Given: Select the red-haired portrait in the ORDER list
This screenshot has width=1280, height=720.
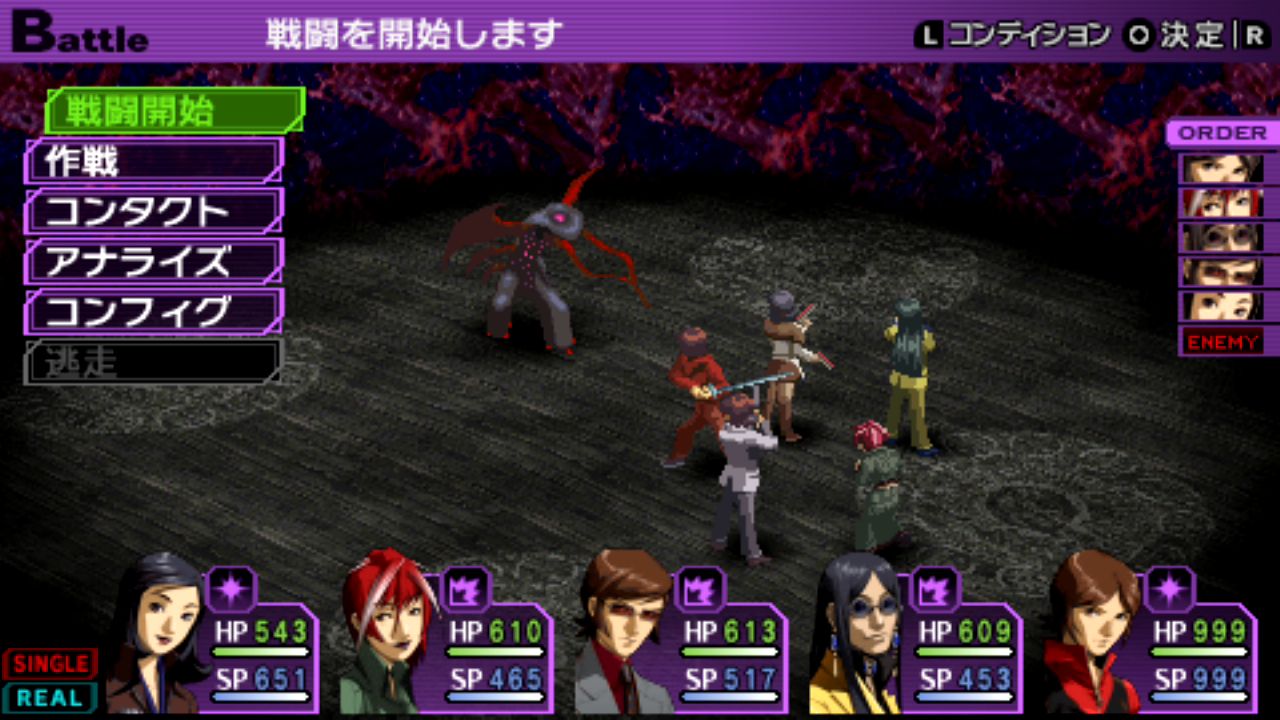Looking at the screenshot, I should tap(1222, 203).
